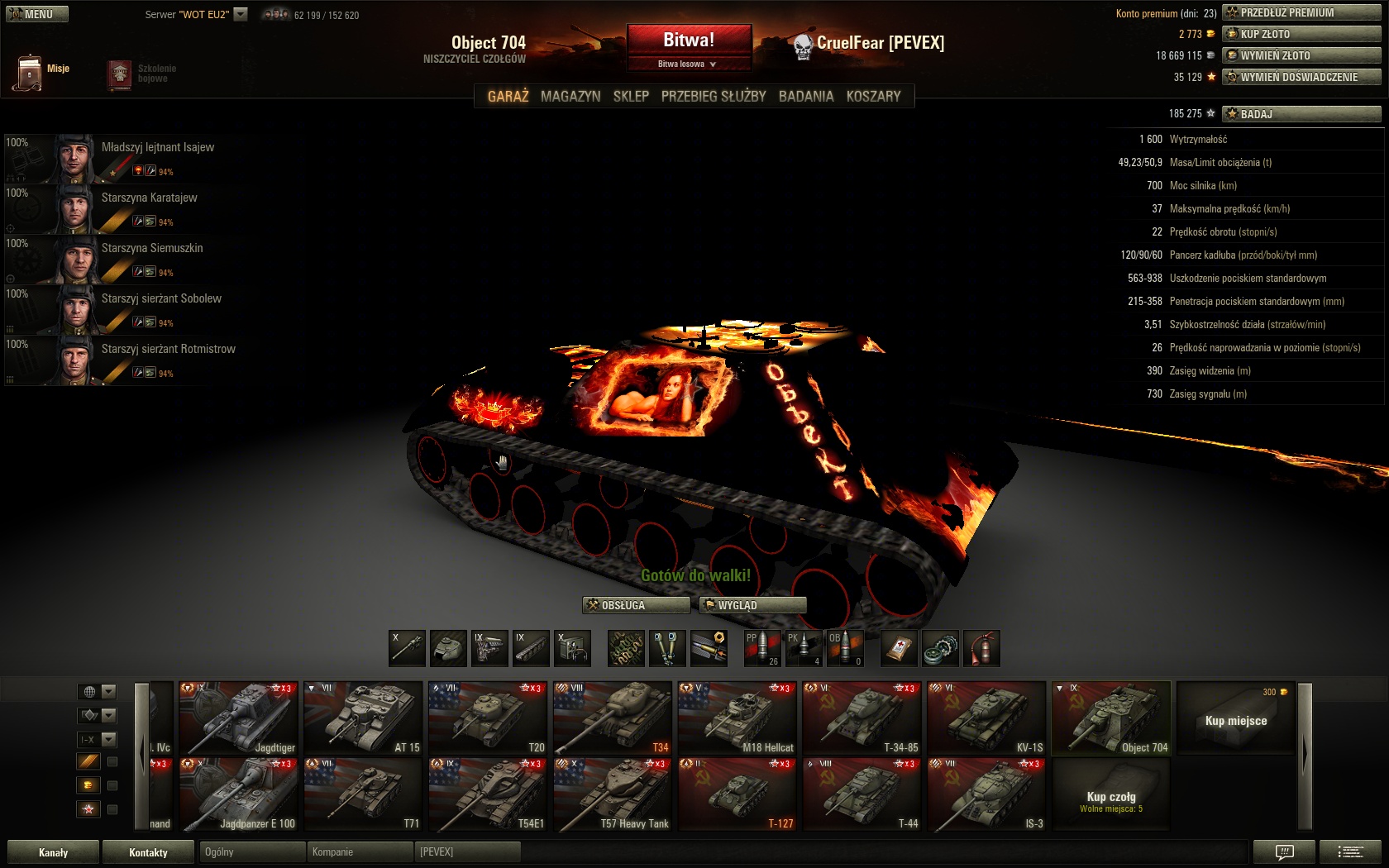Choose the M18 Hellcat tank

737,718
